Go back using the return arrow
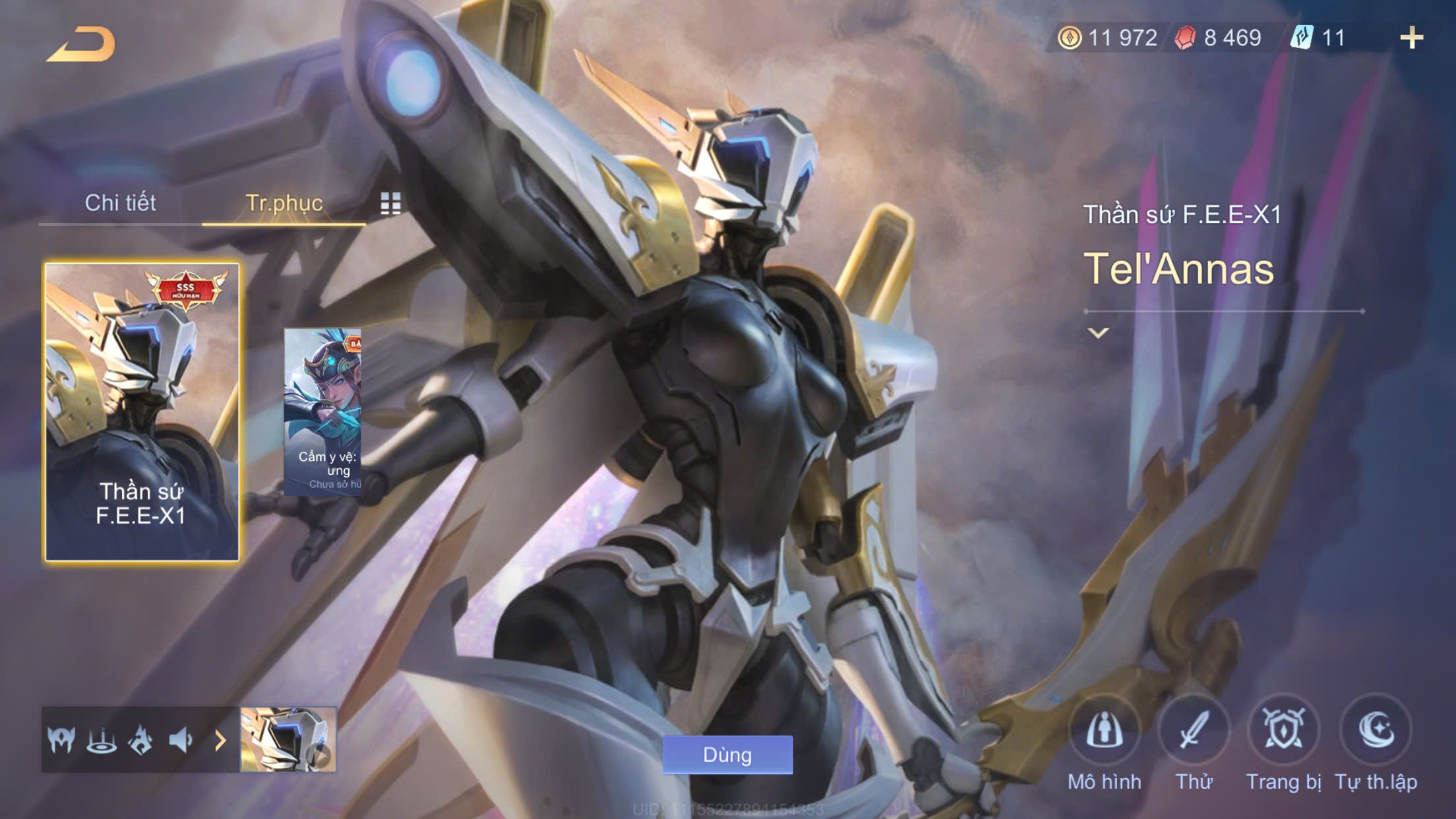The height and width of the screenshot is (819, 1456). [82, 45]
